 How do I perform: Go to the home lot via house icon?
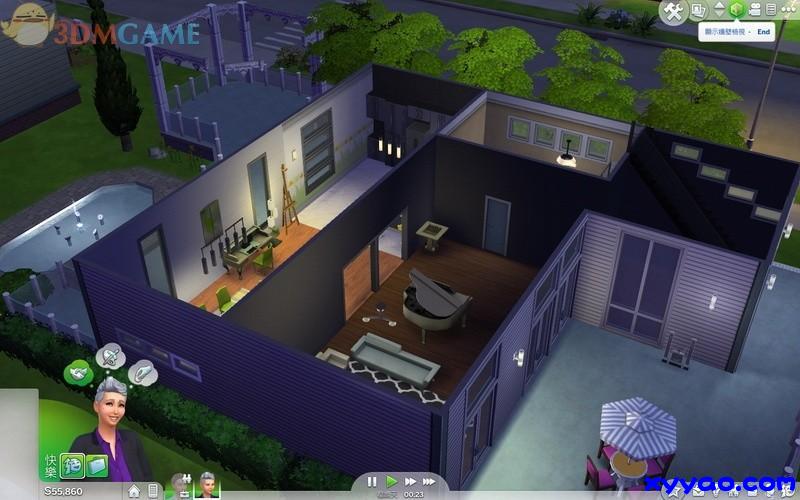134,491
